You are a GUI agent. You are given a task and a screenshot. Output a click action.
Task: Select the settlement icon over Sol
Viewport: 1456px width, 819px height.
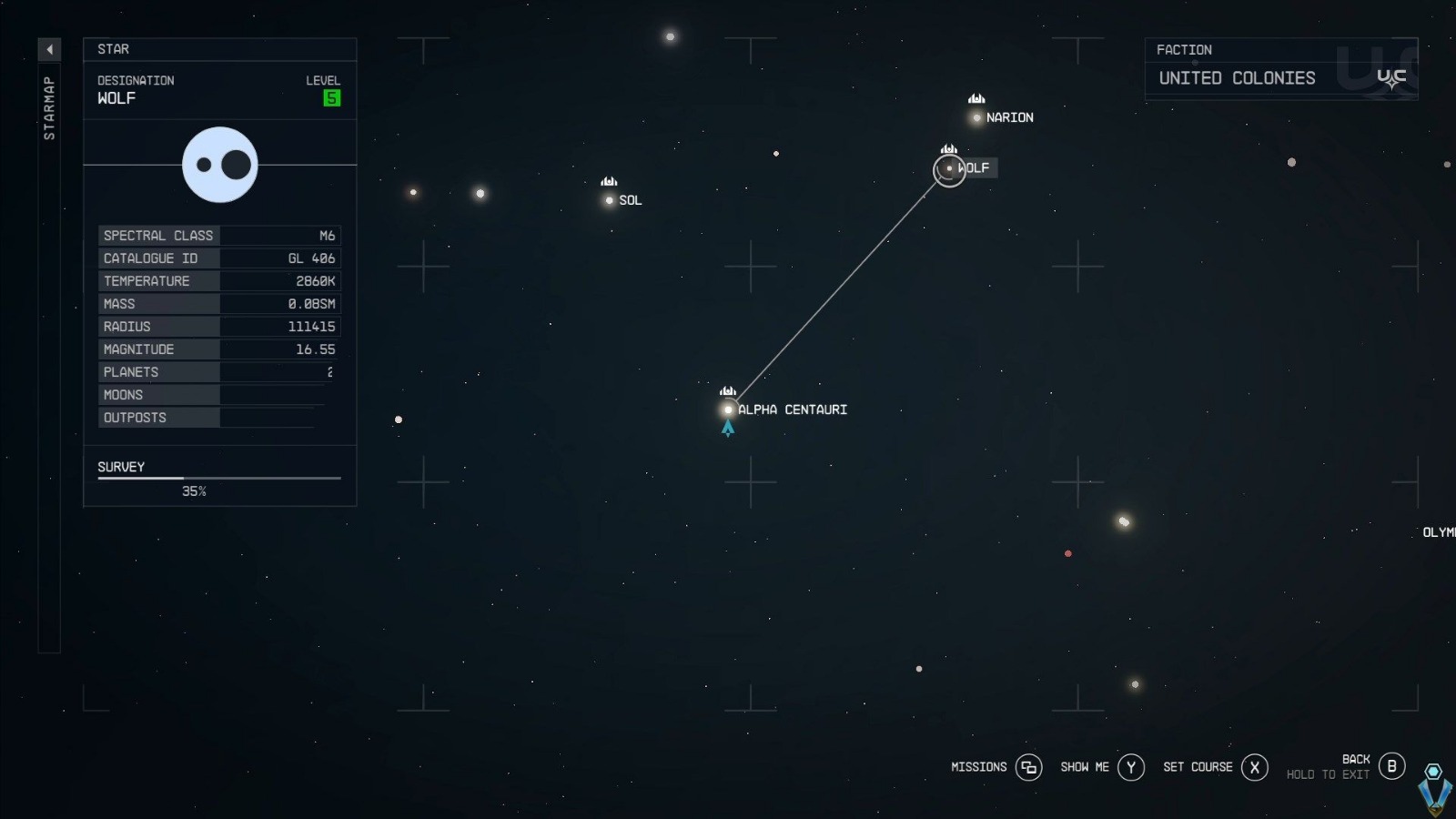610,181
